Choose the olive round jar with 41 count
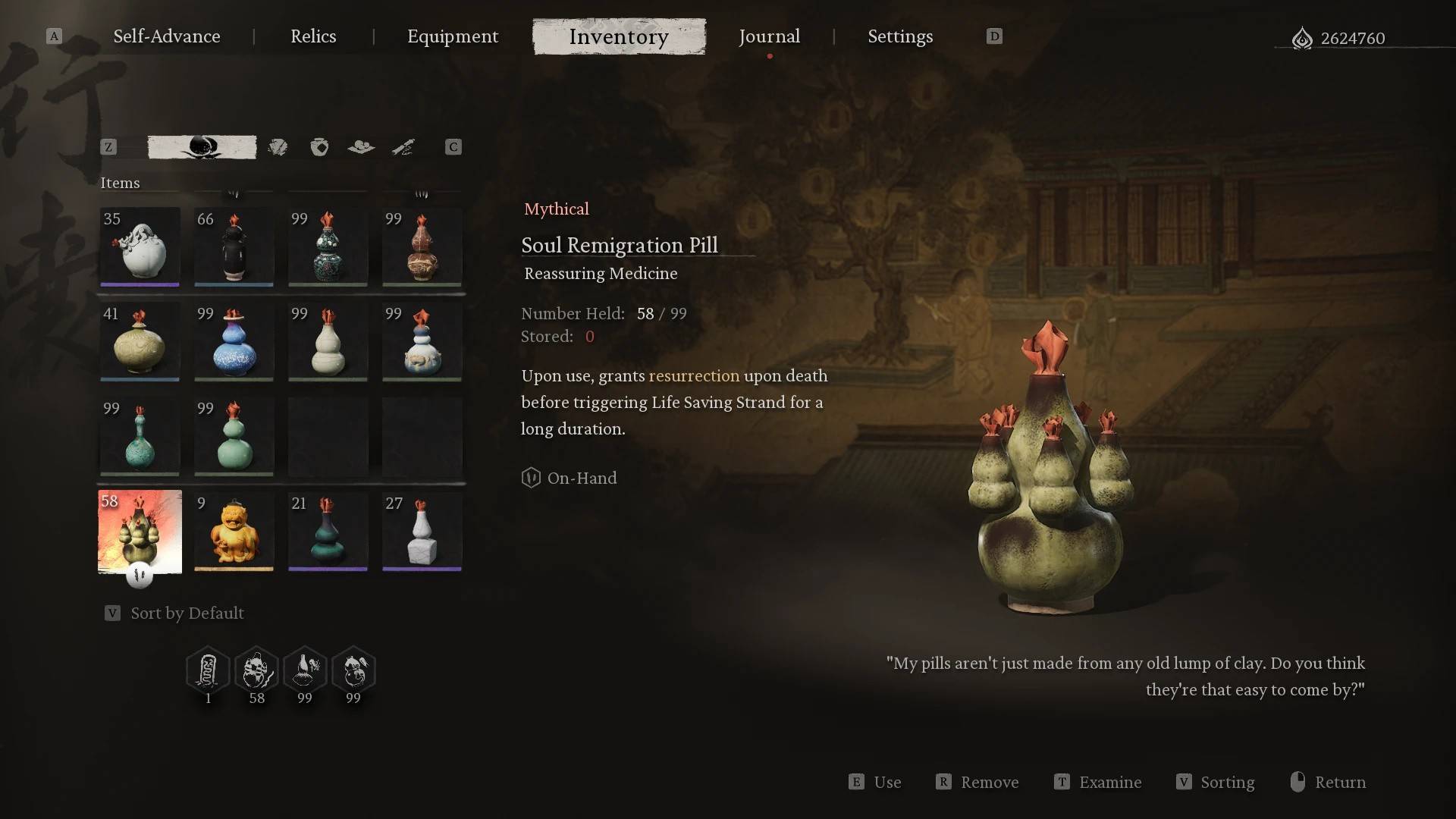 (x=140, y=341)
